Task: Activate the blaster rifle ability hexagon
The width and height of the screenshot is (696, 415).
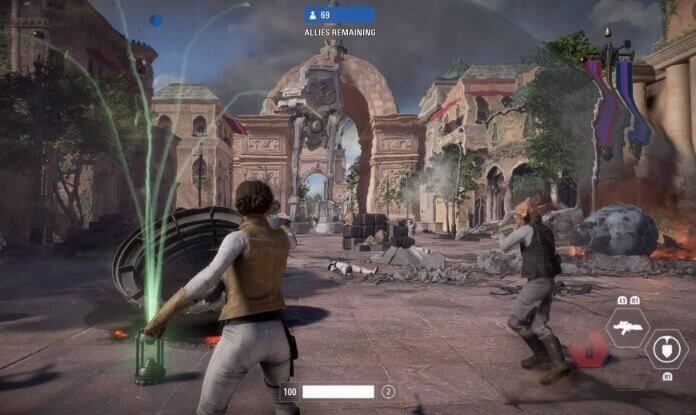Action: (x=628, y=327)
